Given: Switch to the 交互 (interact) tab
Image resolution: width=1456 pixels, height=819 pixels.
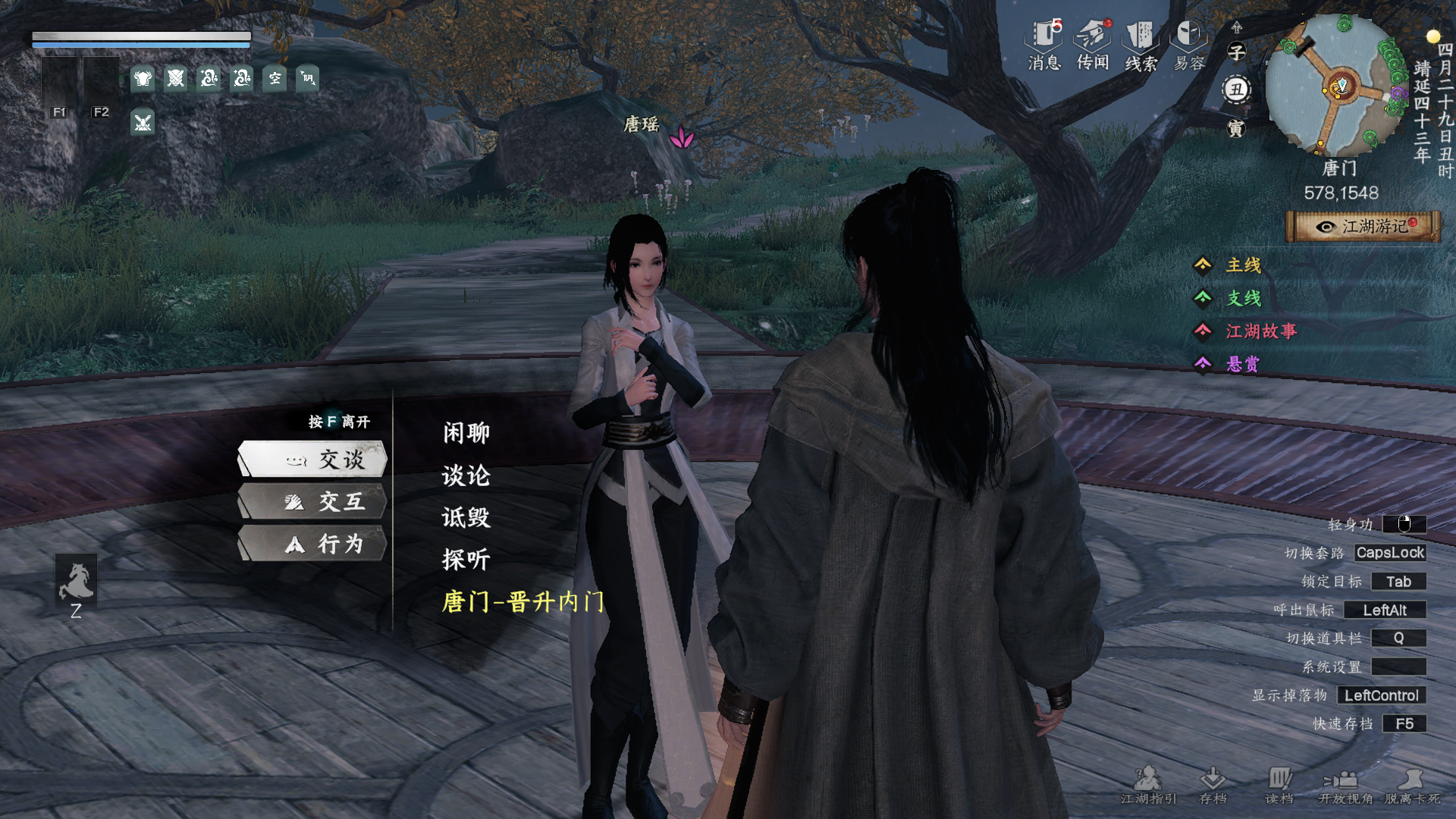Looking at the screenshot, I should pos(314,502).
